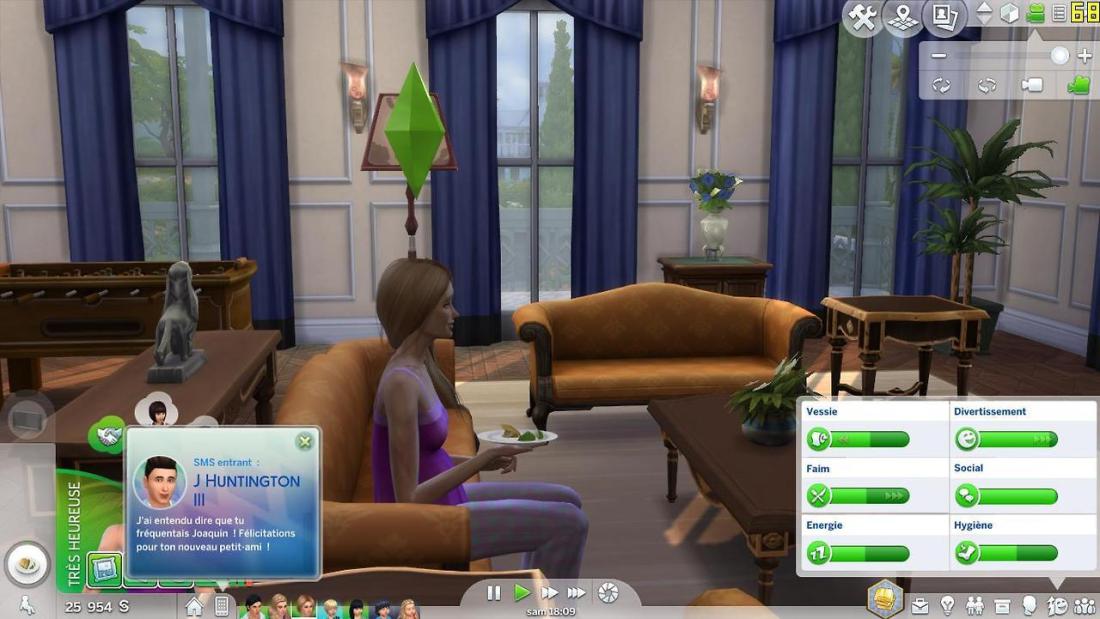Click the home lot house icon
Screen dimensions: 1100x619
pos(195,606)
